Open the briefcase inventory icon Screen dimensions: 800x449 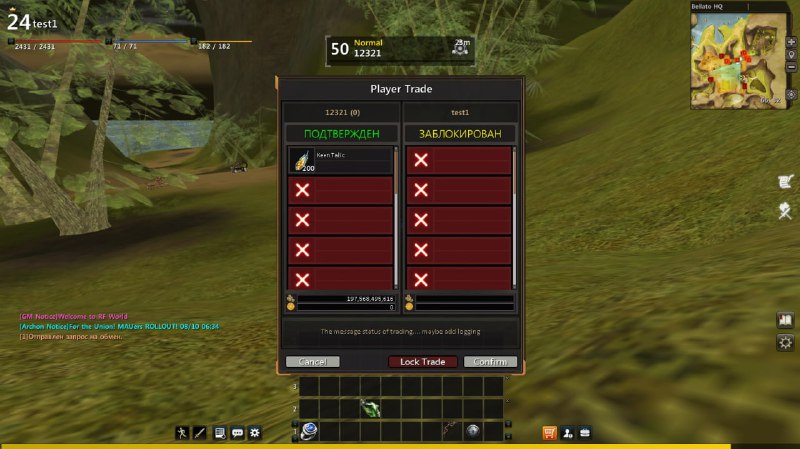point(585,433)
